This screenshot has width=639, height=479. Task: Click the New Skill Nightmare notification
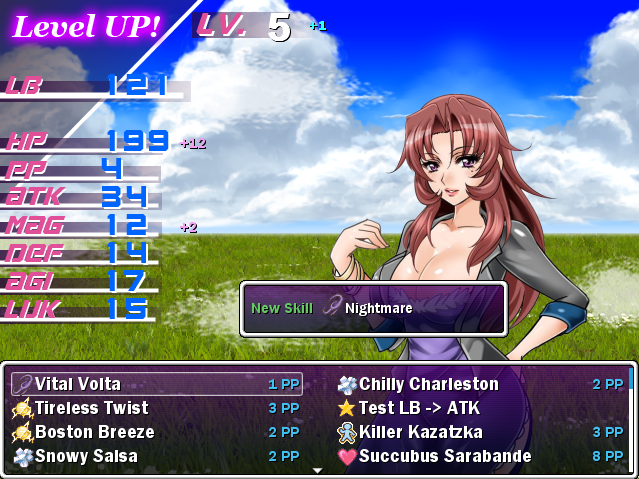(373, 308)
